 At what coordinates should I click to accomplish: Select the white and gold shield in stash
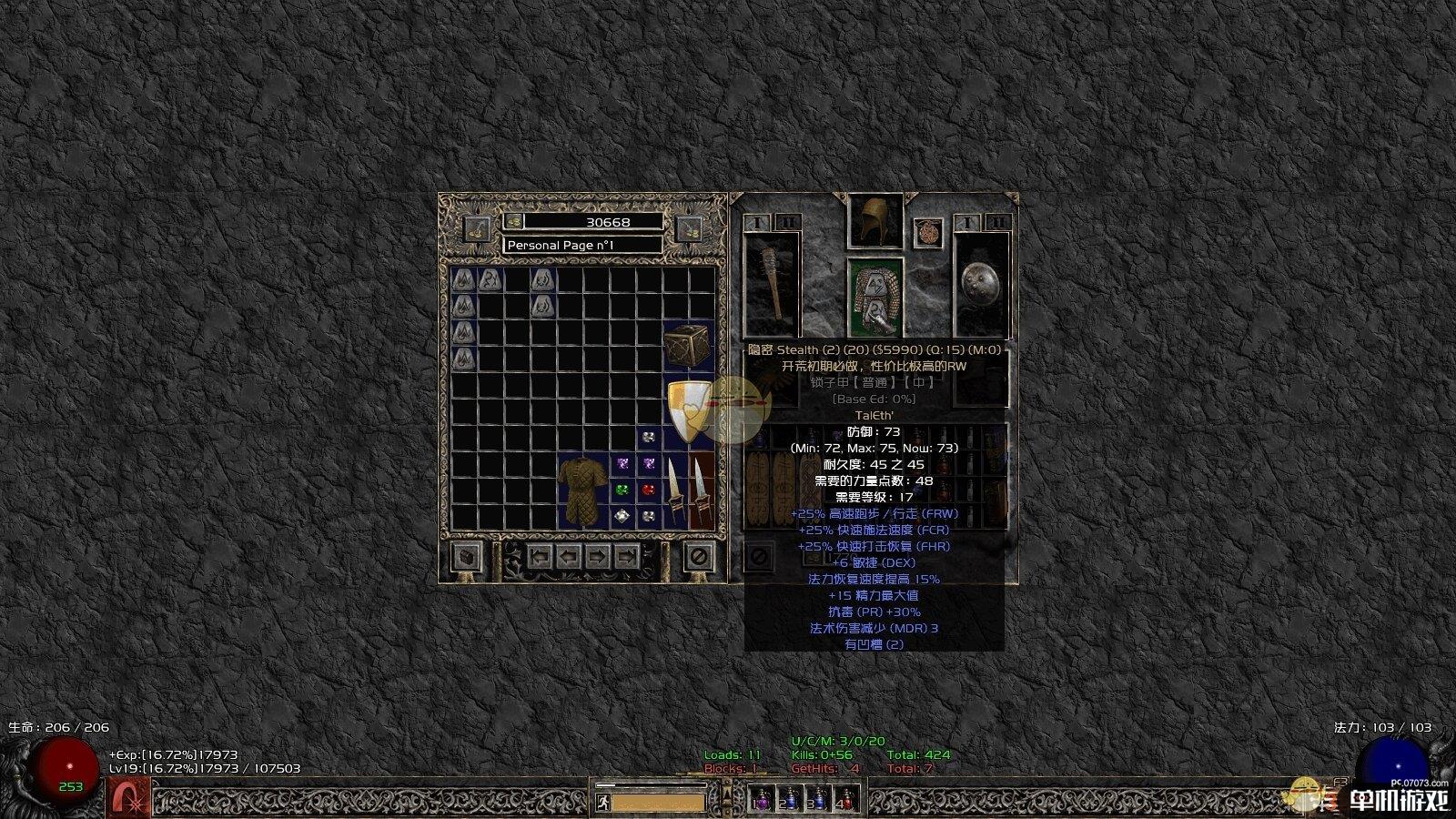[x=688, y=411]
